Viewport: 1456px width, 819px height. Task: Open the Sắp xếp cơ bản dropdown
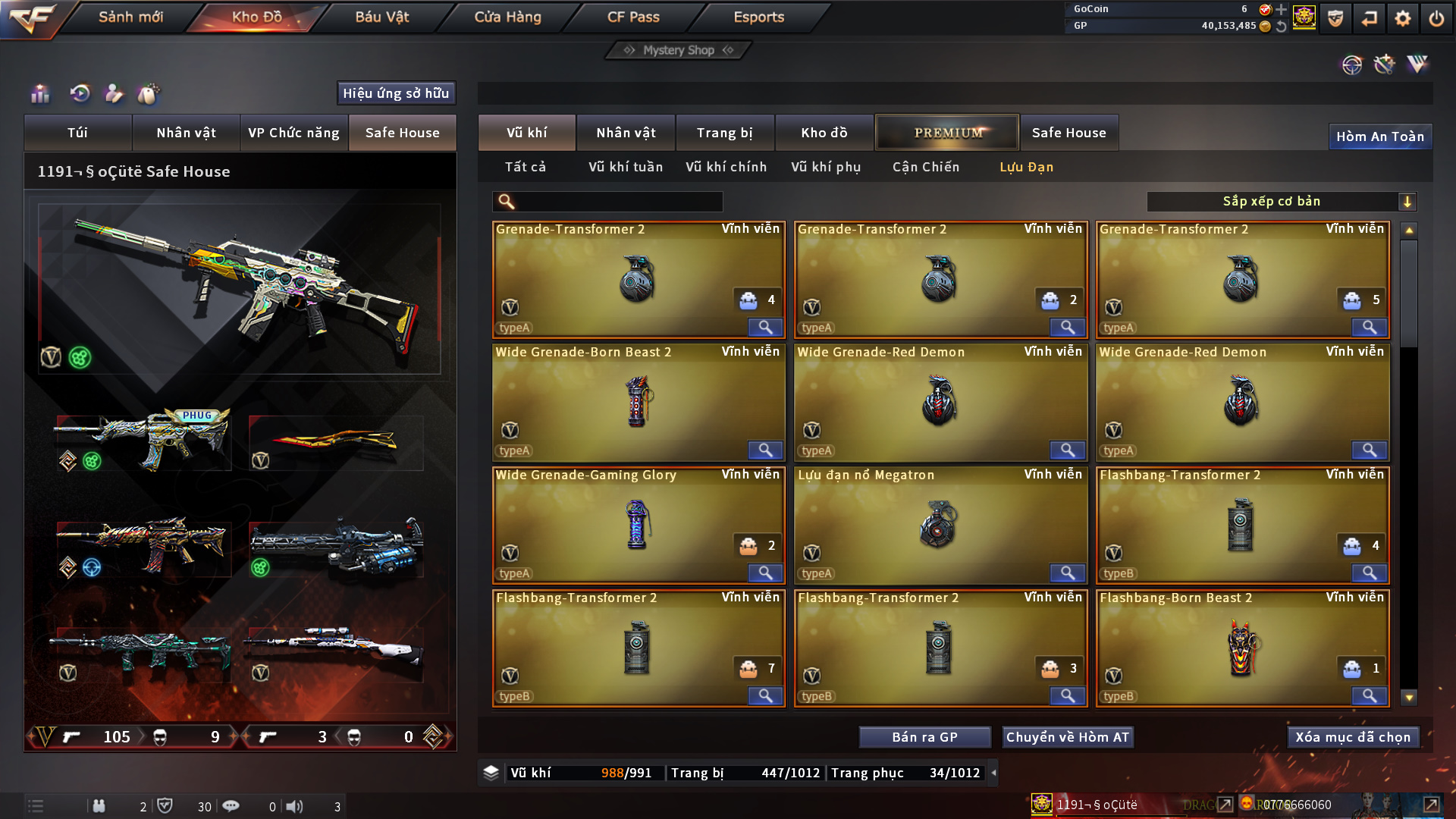[1281, 202]
